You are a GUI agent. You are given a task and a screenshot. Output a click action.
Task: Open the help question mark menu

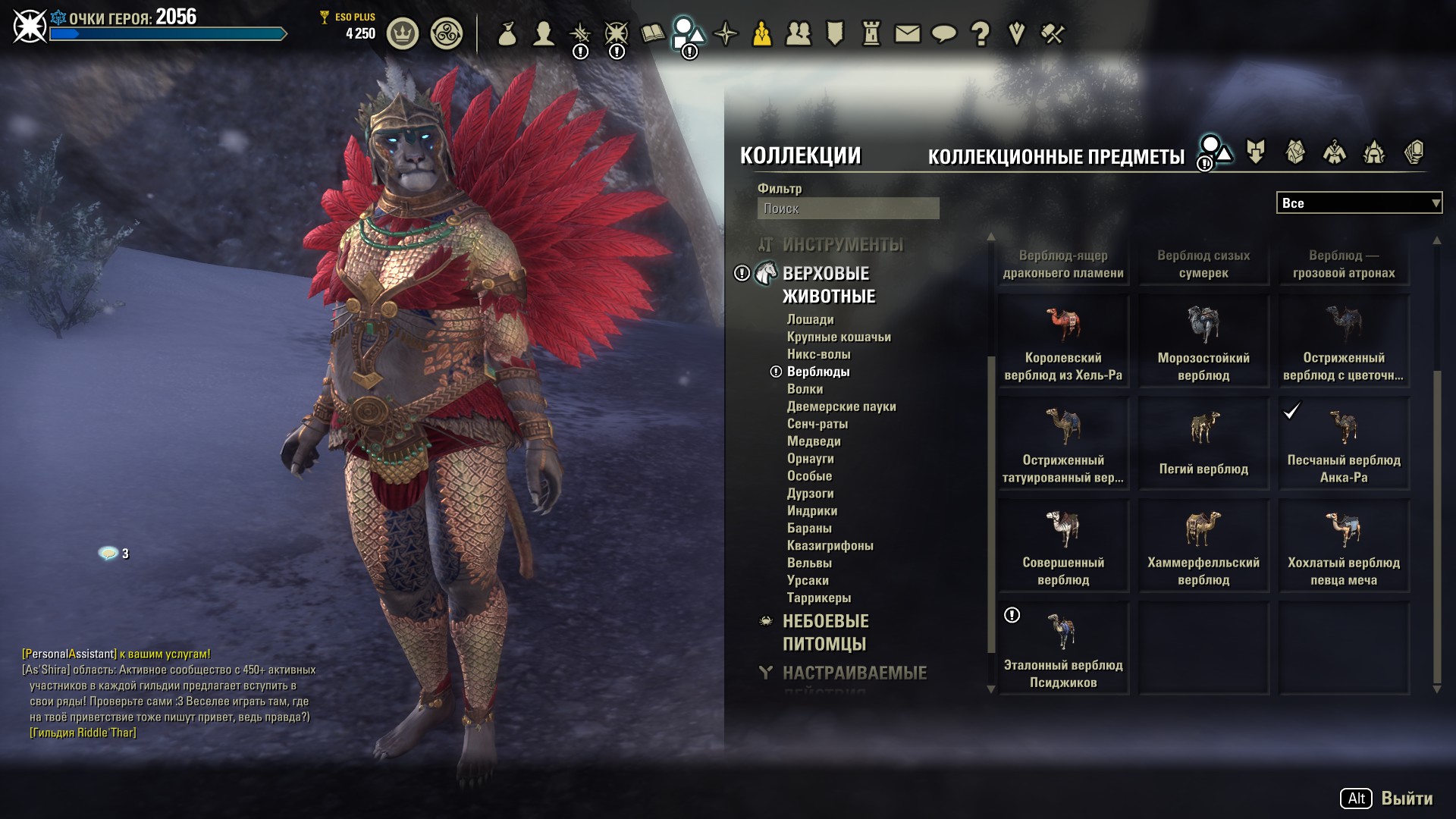[980, 33]
